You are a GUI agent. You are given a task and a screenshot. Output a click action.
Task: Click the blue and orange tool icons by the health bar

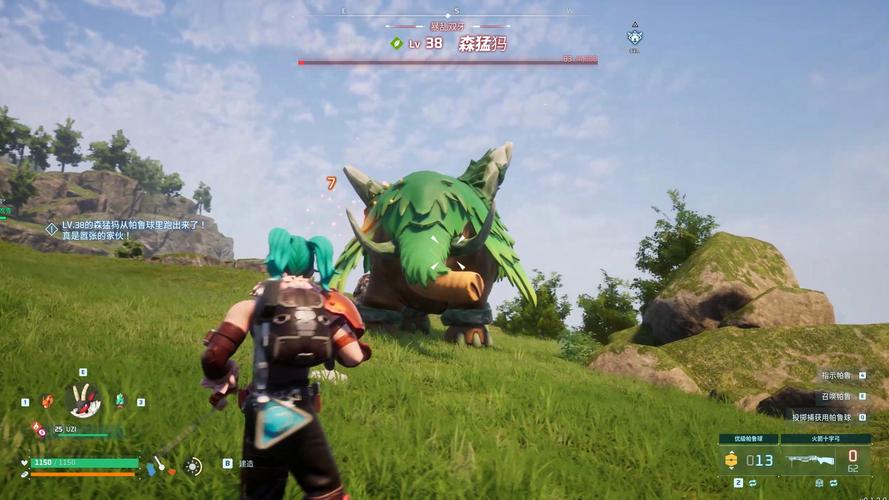[157, 466]
